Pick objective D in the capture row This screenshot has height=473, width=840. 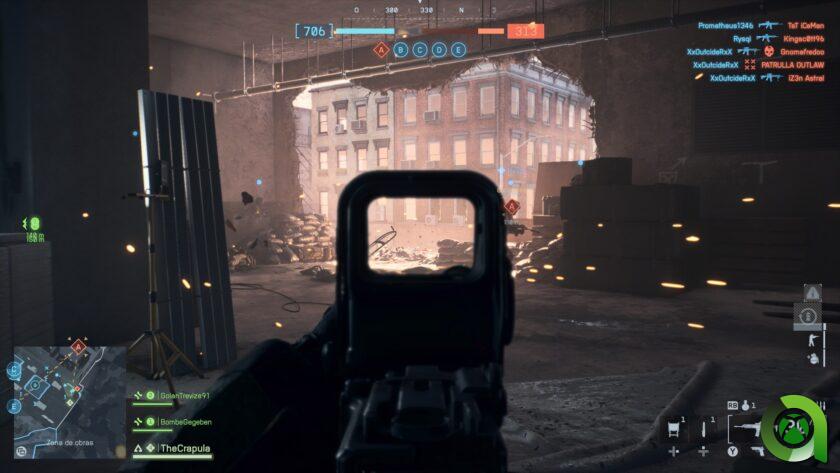[439, 49]
